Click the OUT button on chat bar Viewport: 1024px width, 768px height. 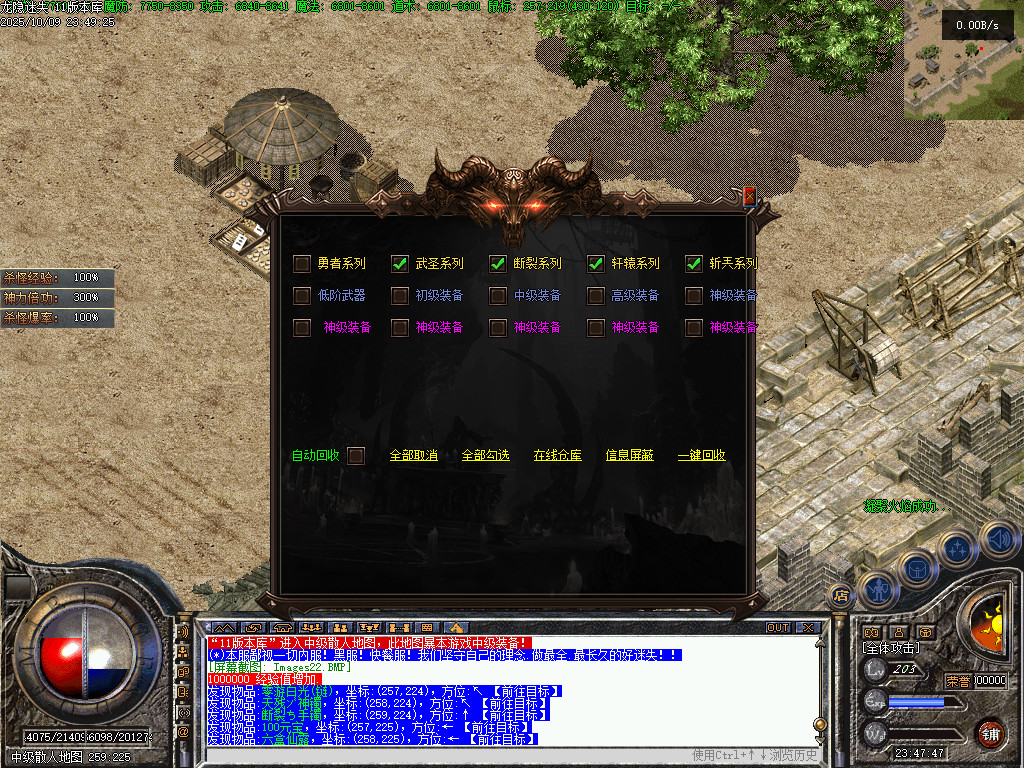tap(778, 628)
